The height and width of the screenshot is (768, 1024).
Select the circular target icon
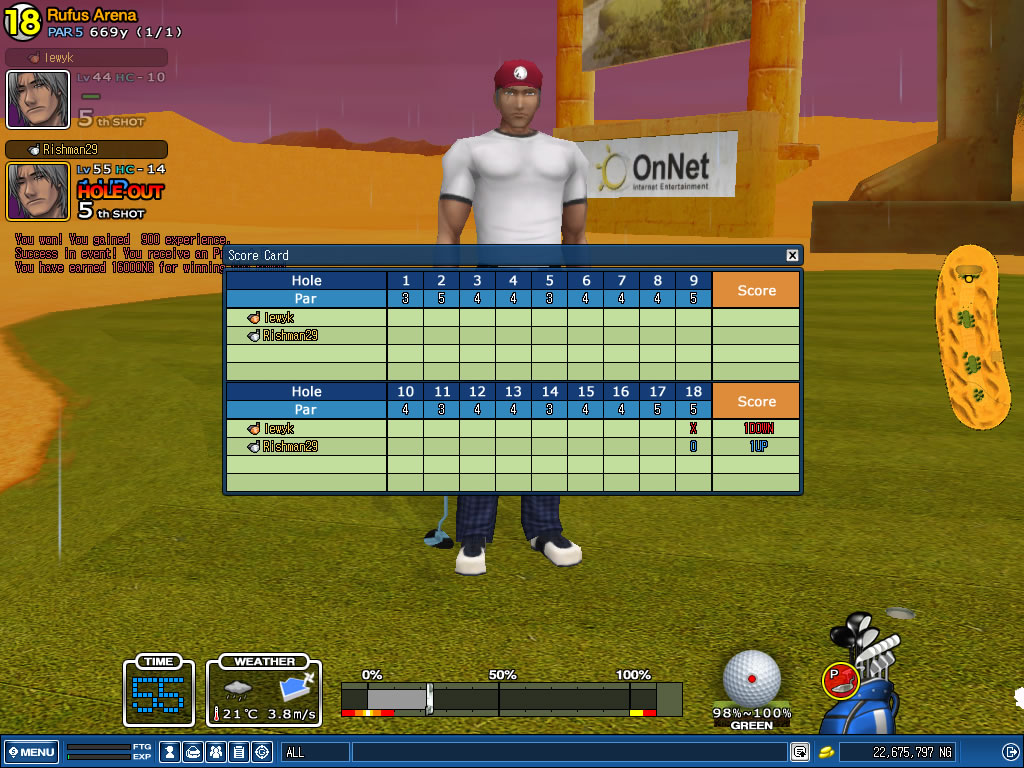click(262, 752)
